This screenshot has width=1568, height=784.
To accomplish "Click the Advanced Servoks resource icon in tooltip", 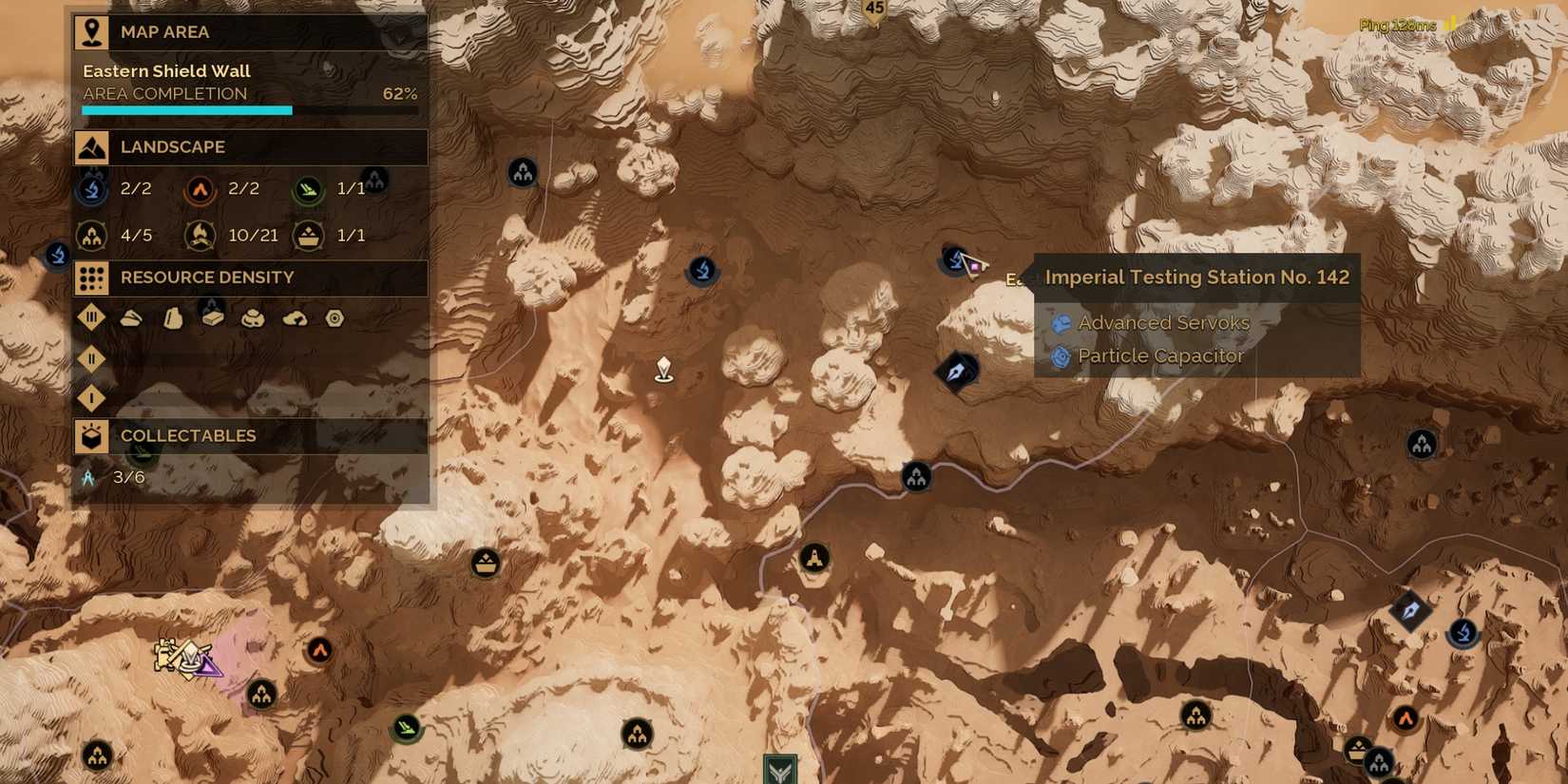I will point(1061,323).
